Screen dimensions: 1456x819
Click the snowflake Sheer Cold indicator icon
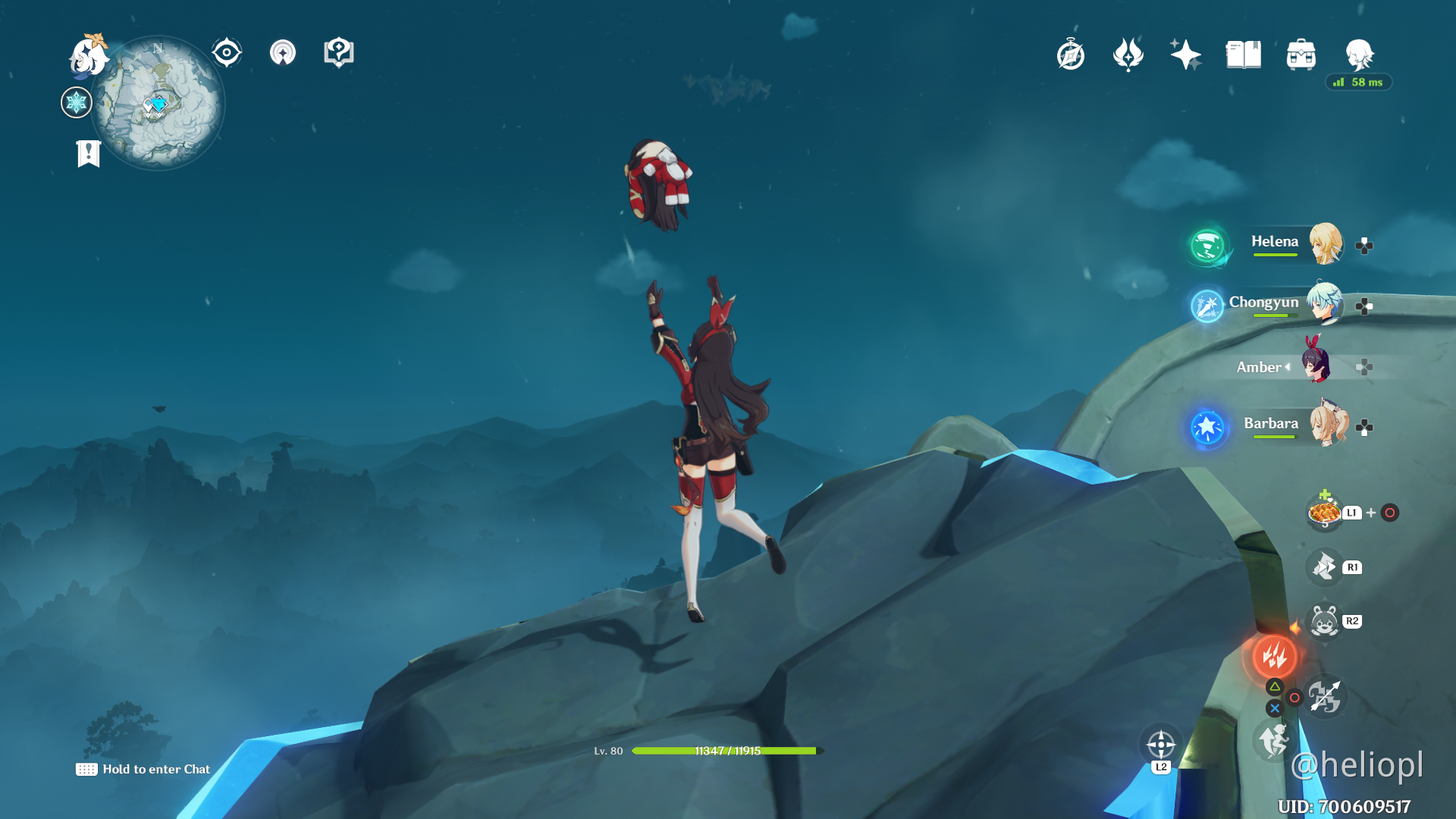click(x=77, y=102)
